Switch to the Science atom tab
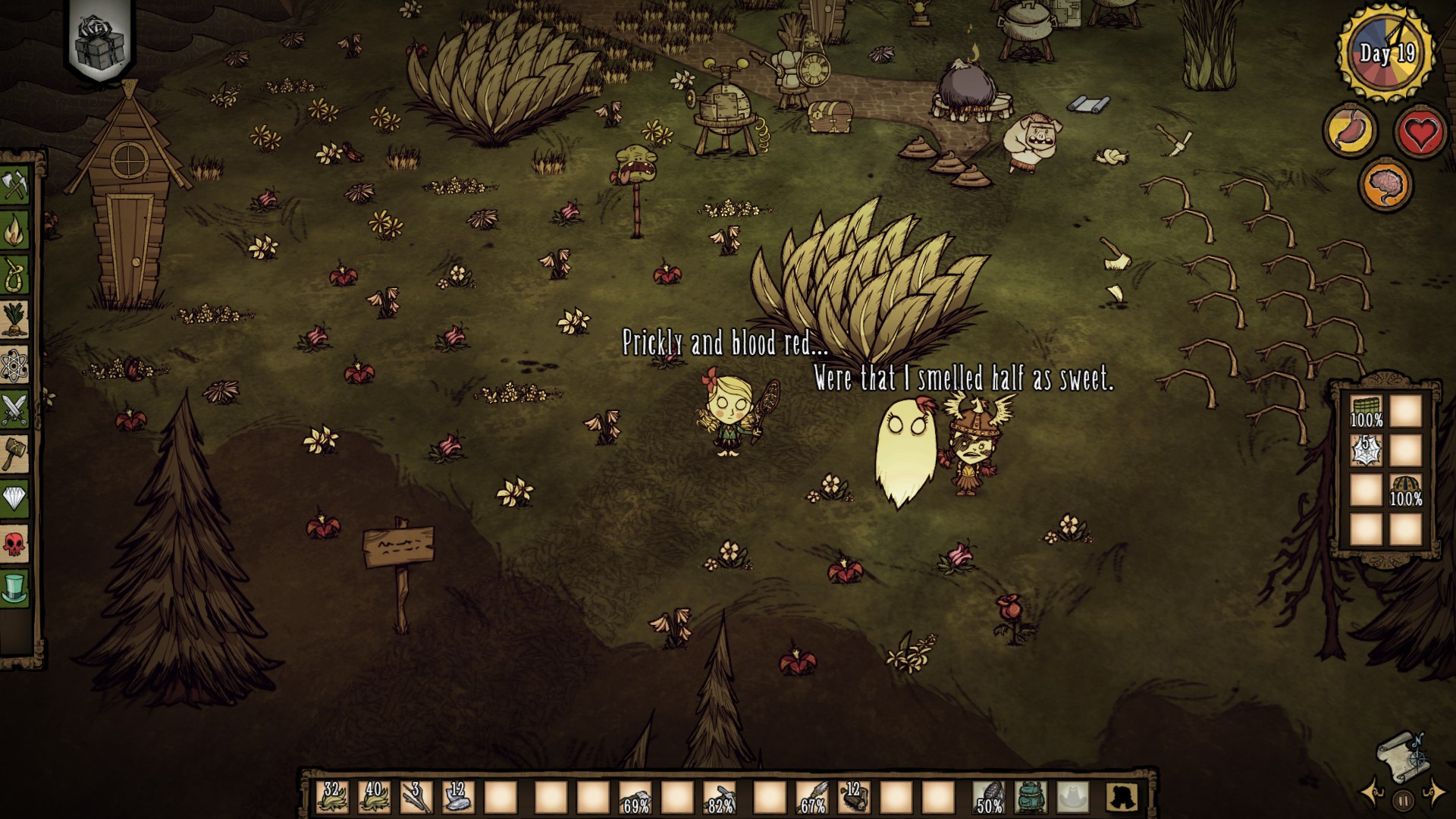1456x819 pixels. click(x=14, y=365)
